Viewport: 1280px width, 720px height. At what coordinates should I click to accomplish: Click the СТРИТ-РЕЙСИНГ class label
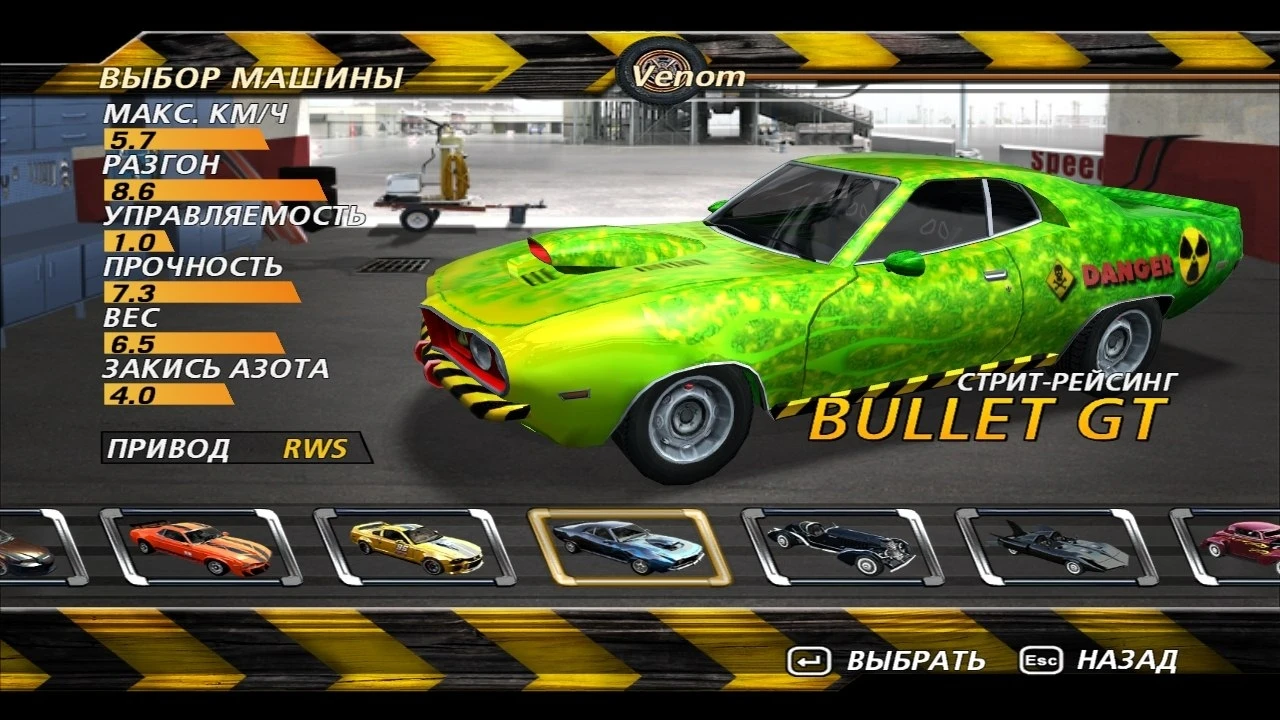pyautogui.click(x=1068, y=381)
